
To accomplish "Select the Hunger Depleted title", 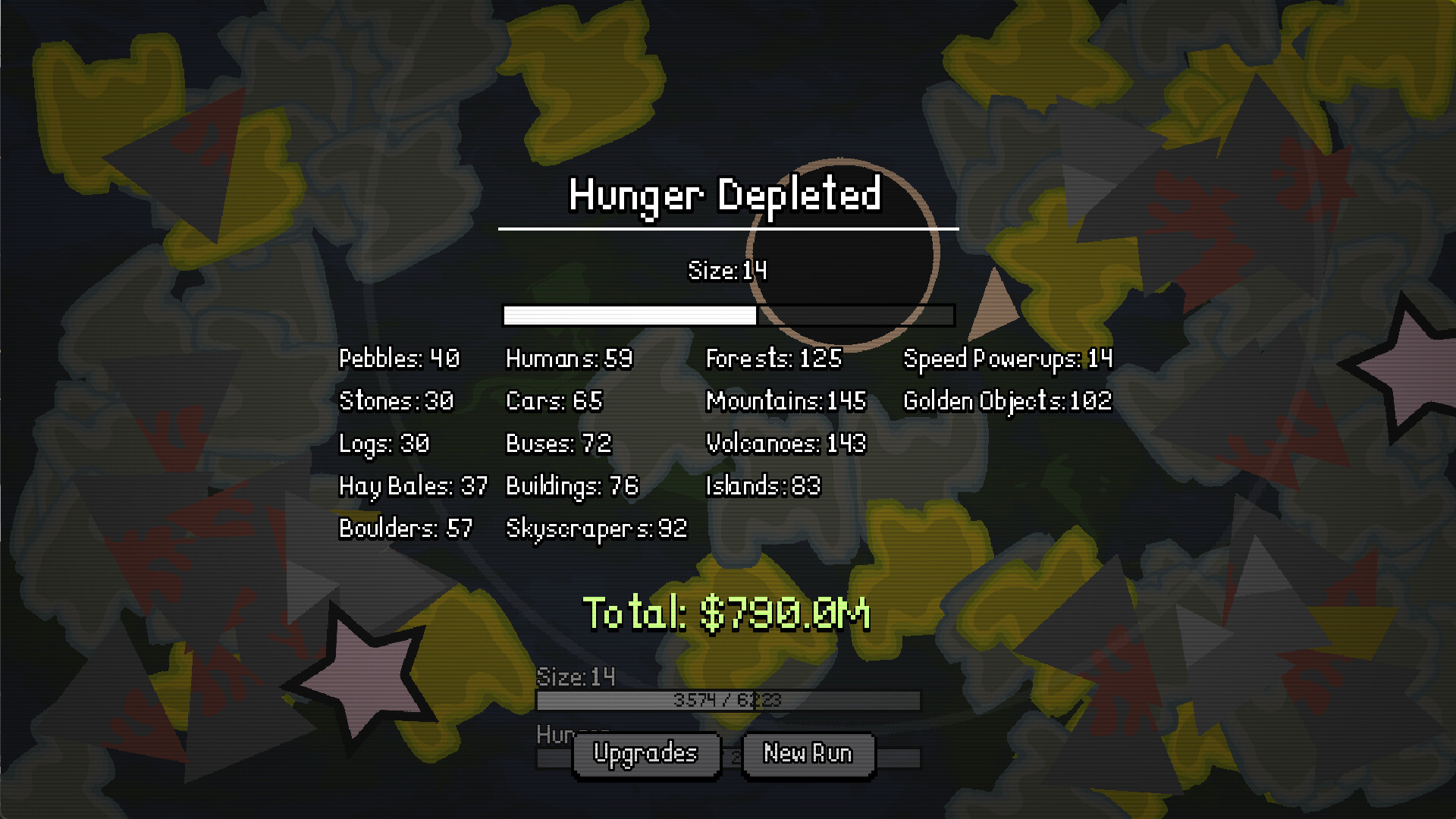I will pos(726,196).
